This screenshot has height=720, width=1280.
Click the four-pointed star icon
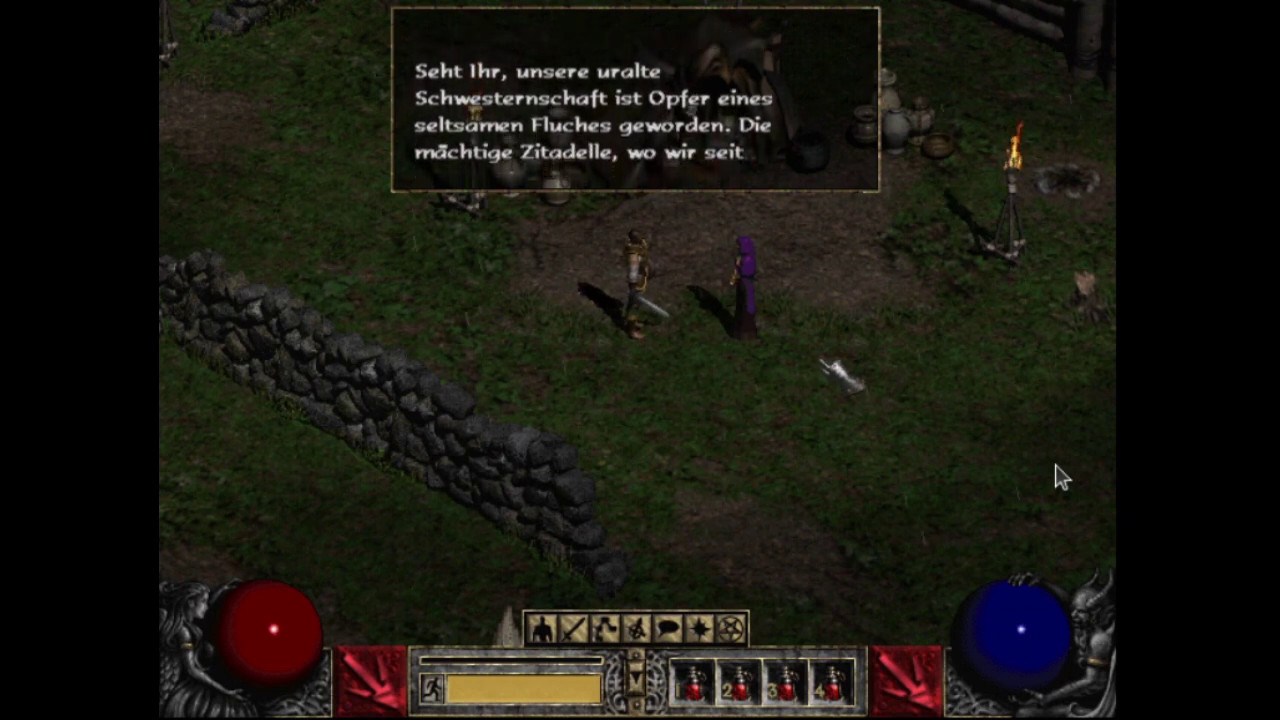[700, 629]
